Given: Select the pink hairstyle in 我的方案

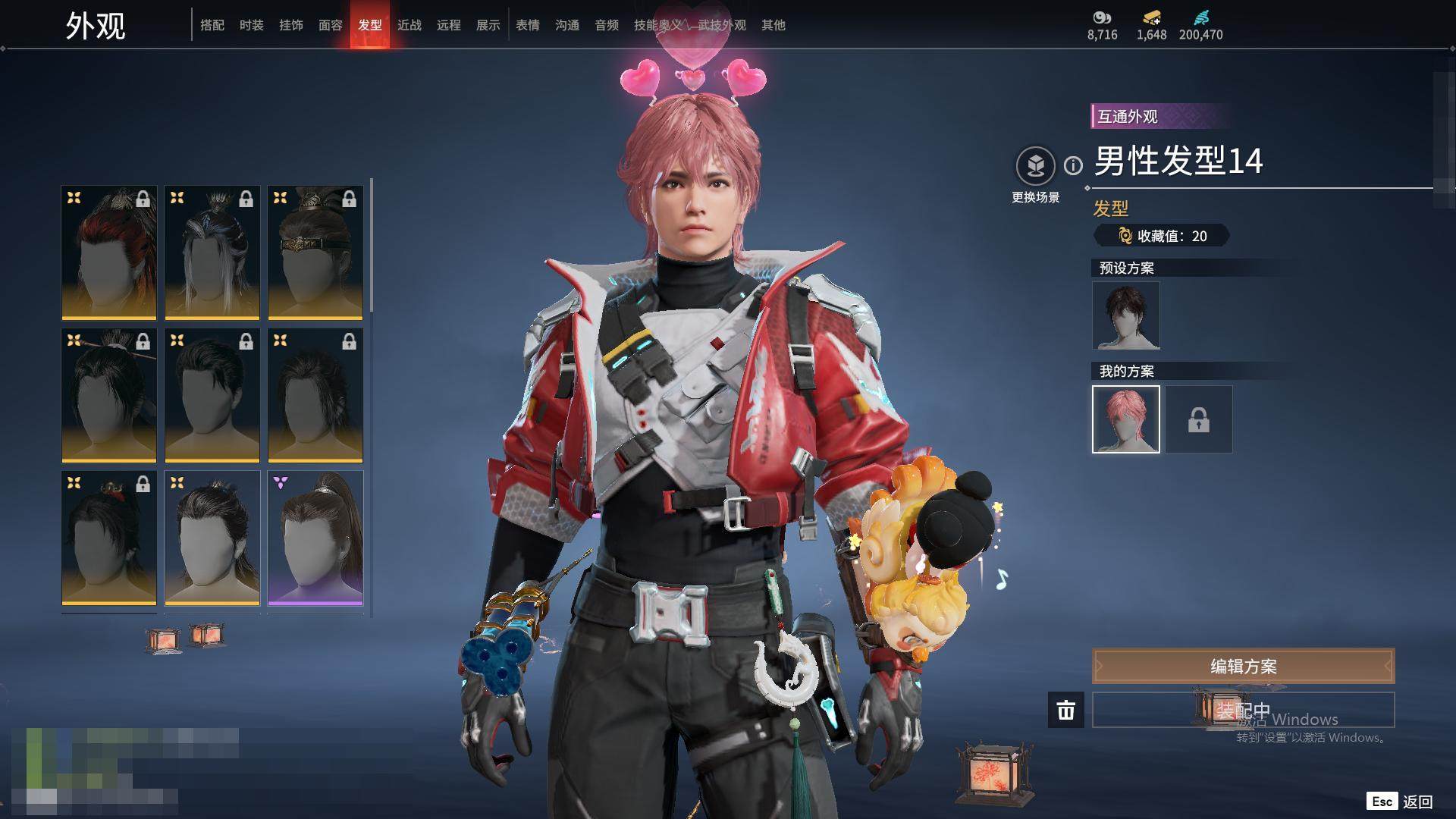Looking at the screenshot, I should (x=1126, y=419).
